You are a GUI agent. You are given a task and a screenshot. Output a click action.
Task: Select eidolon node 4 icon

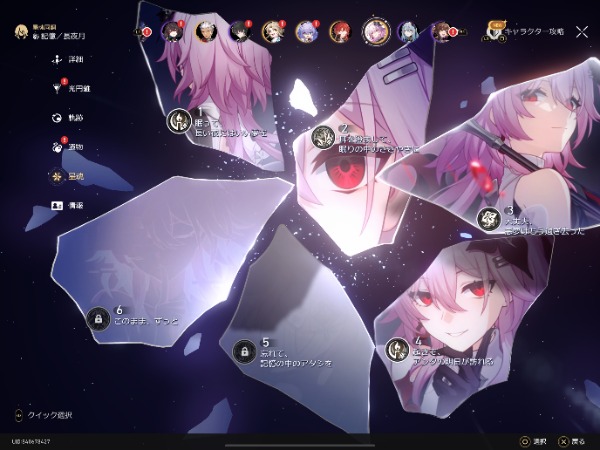(x=396, y=348)
